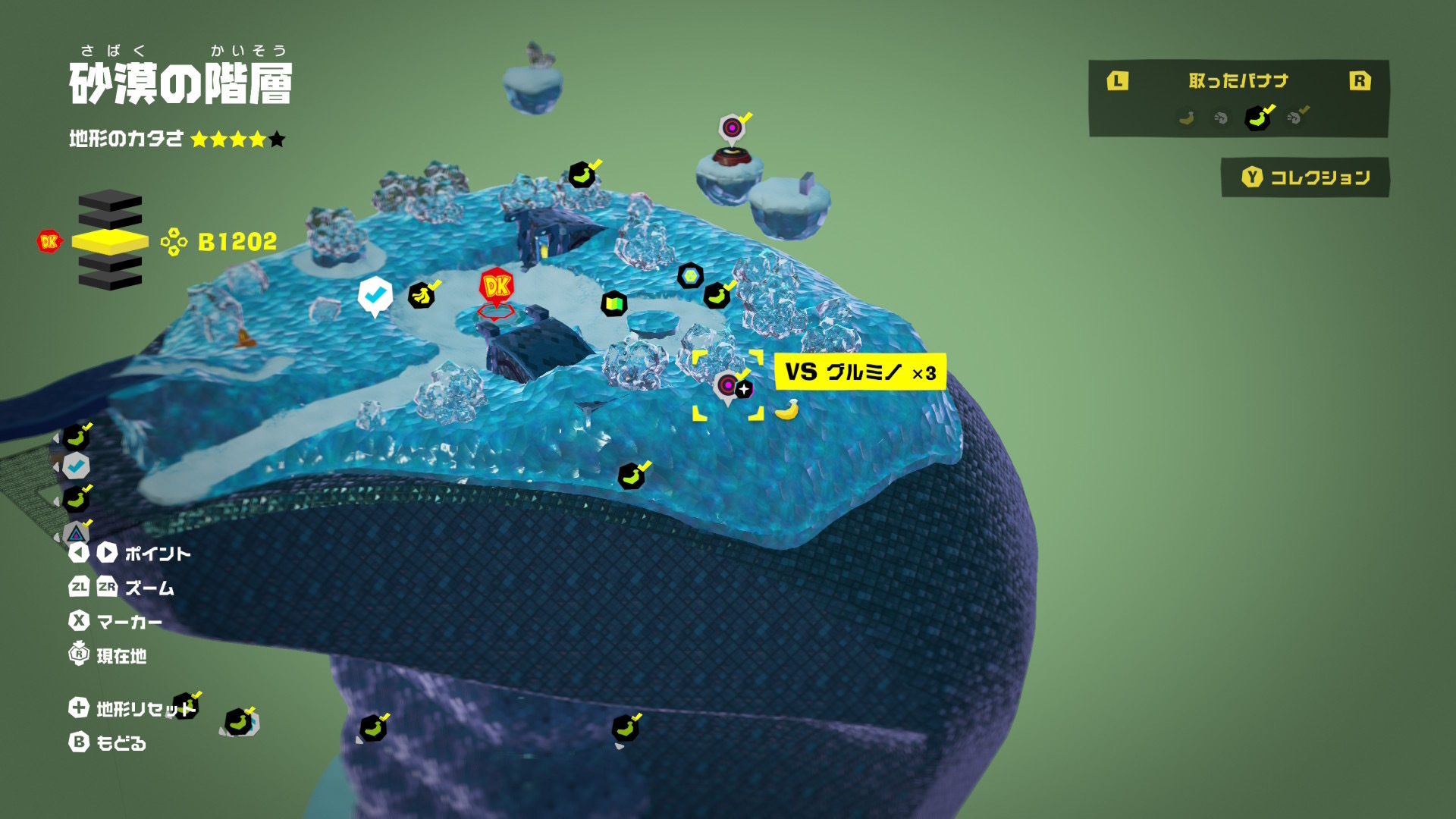Select the yellow highlighted layer in the stack
The width and height of the screenshot is (1456, 819).
[x=110, y=242]
